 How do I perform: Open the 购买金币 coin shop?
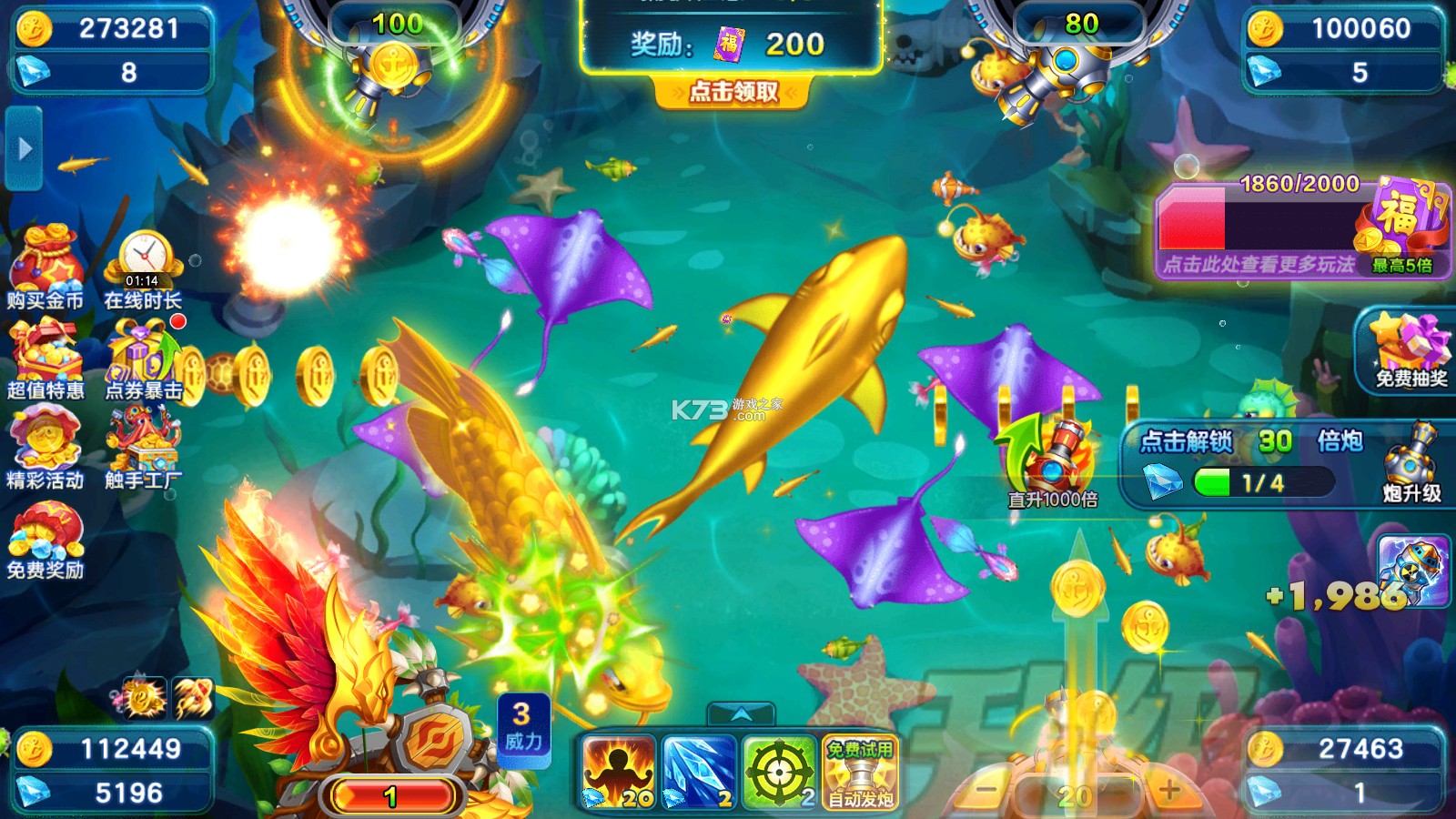[x=45, y=268]
